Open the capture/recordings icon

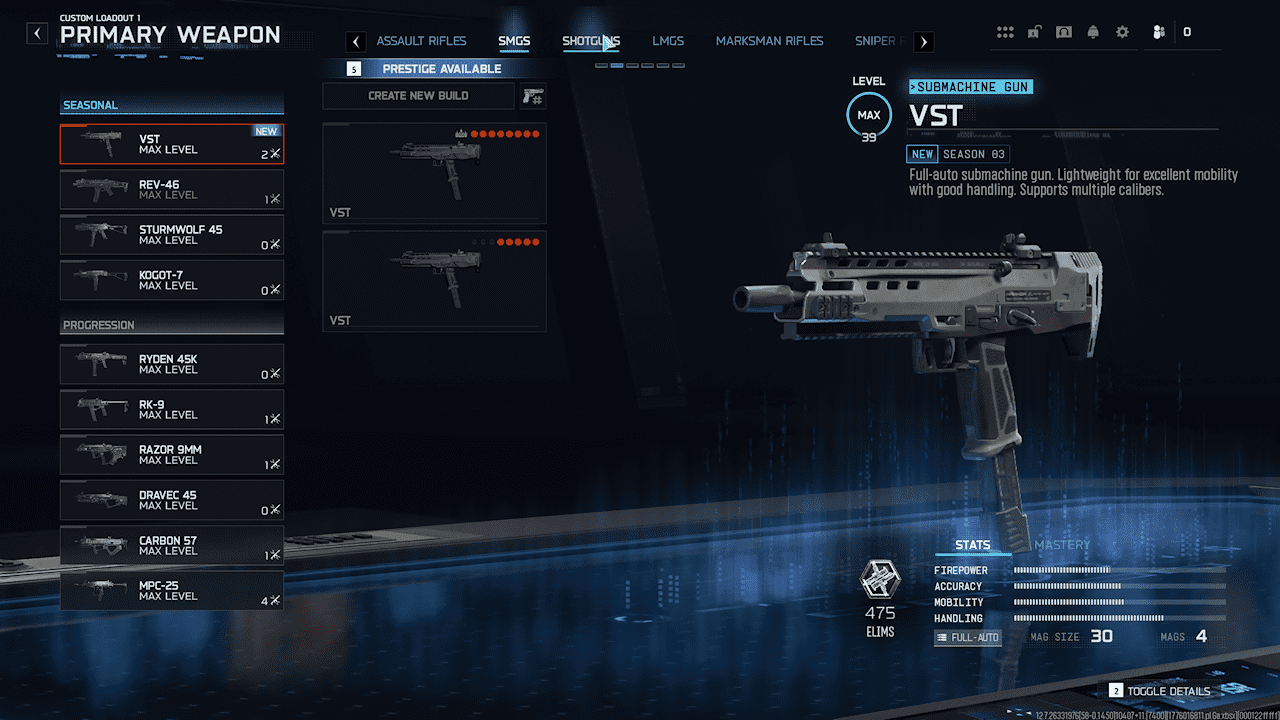click(1063, 31)
